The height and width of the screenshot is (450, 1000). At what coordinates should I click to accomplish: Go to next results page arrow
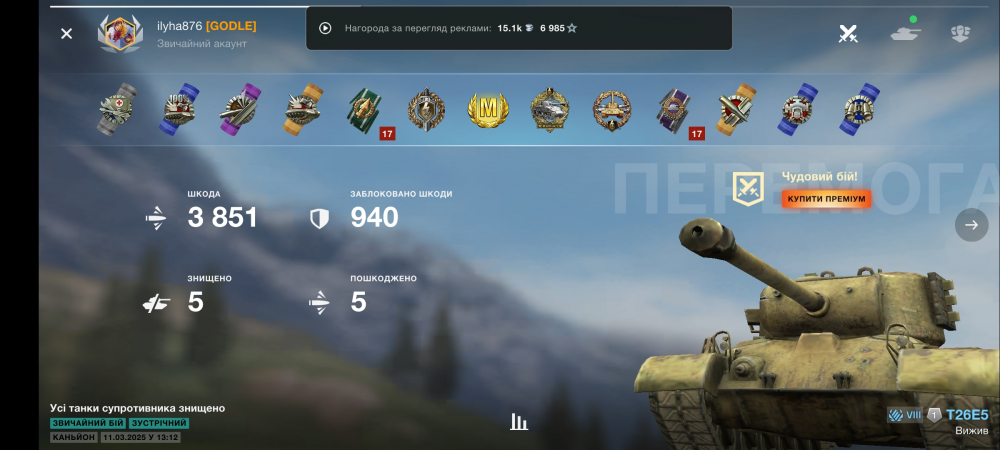[971, 225]
